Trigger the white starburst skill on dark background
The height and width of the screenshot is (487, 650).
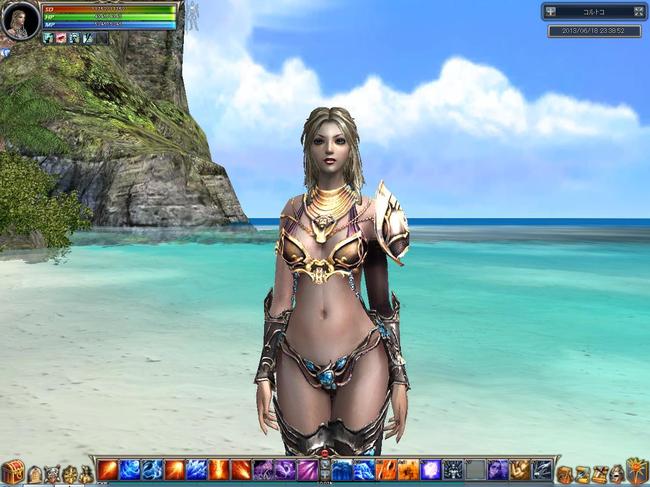click(x=453, y=470)
